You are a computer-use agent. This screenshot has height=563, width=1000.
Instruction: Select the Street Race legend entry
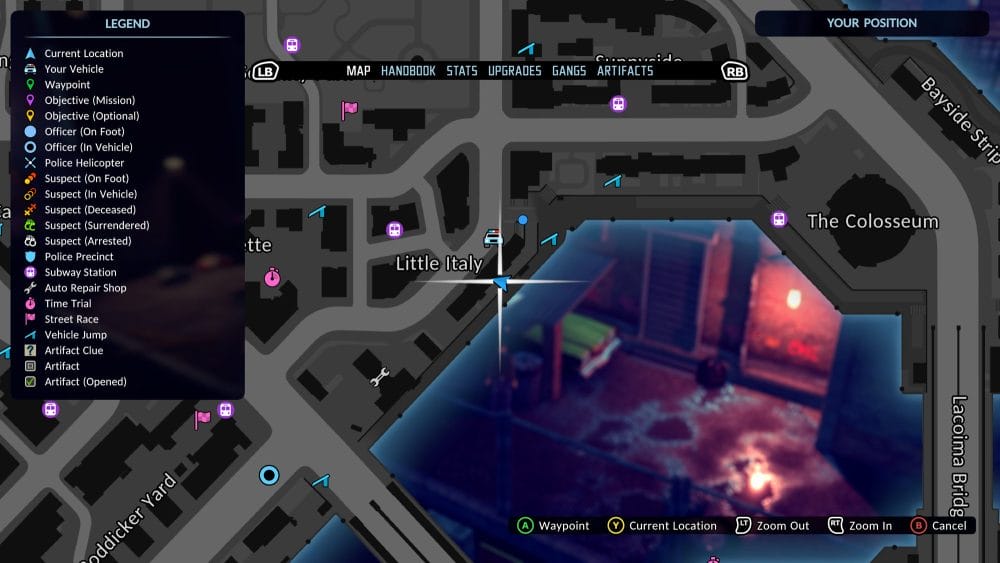71,319
